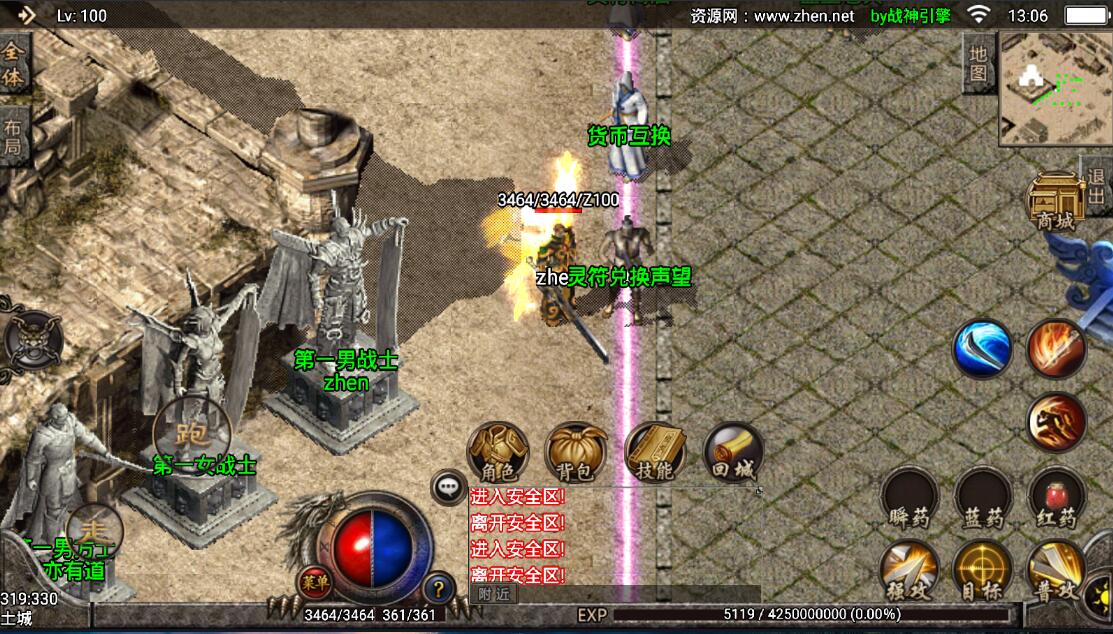Activate the fiery charge skill
The height and width of the screenshot is (634, 1113).
pyautogui.click(x=1057, y=422)
